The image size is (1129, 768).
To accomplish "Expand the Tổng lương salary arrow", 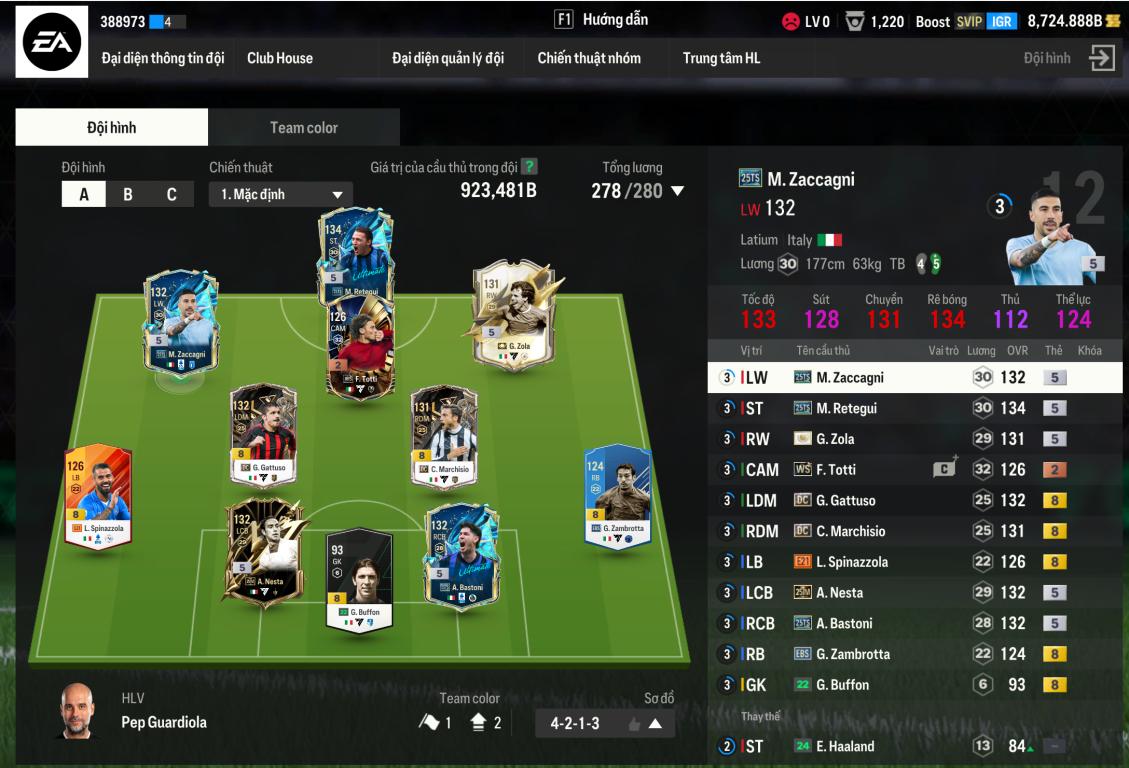I will point(677,191).
